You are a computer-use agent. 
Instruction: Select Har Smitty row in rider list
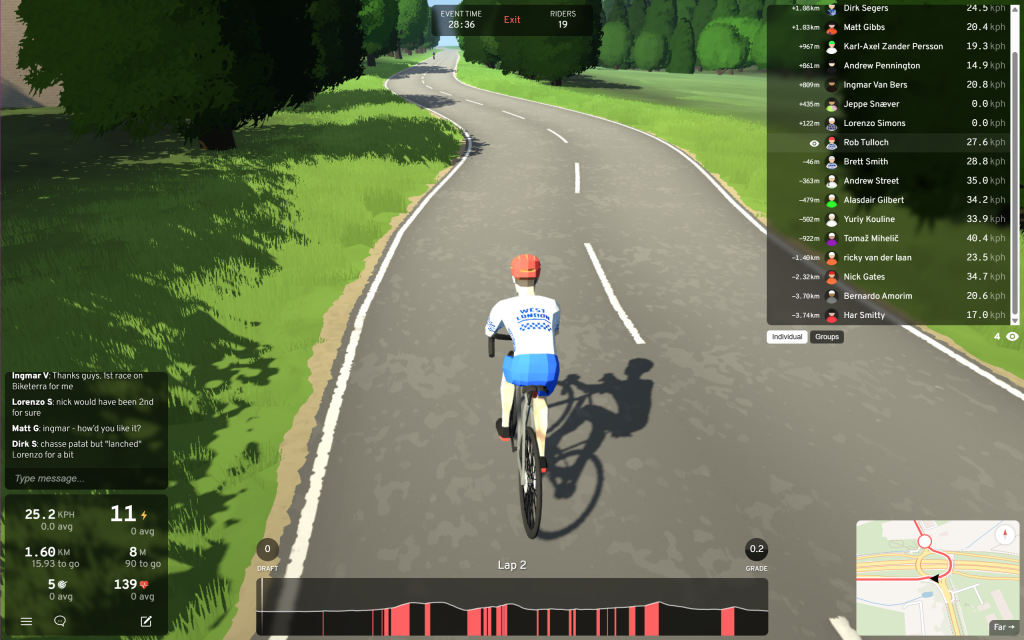tap(864, 315)
